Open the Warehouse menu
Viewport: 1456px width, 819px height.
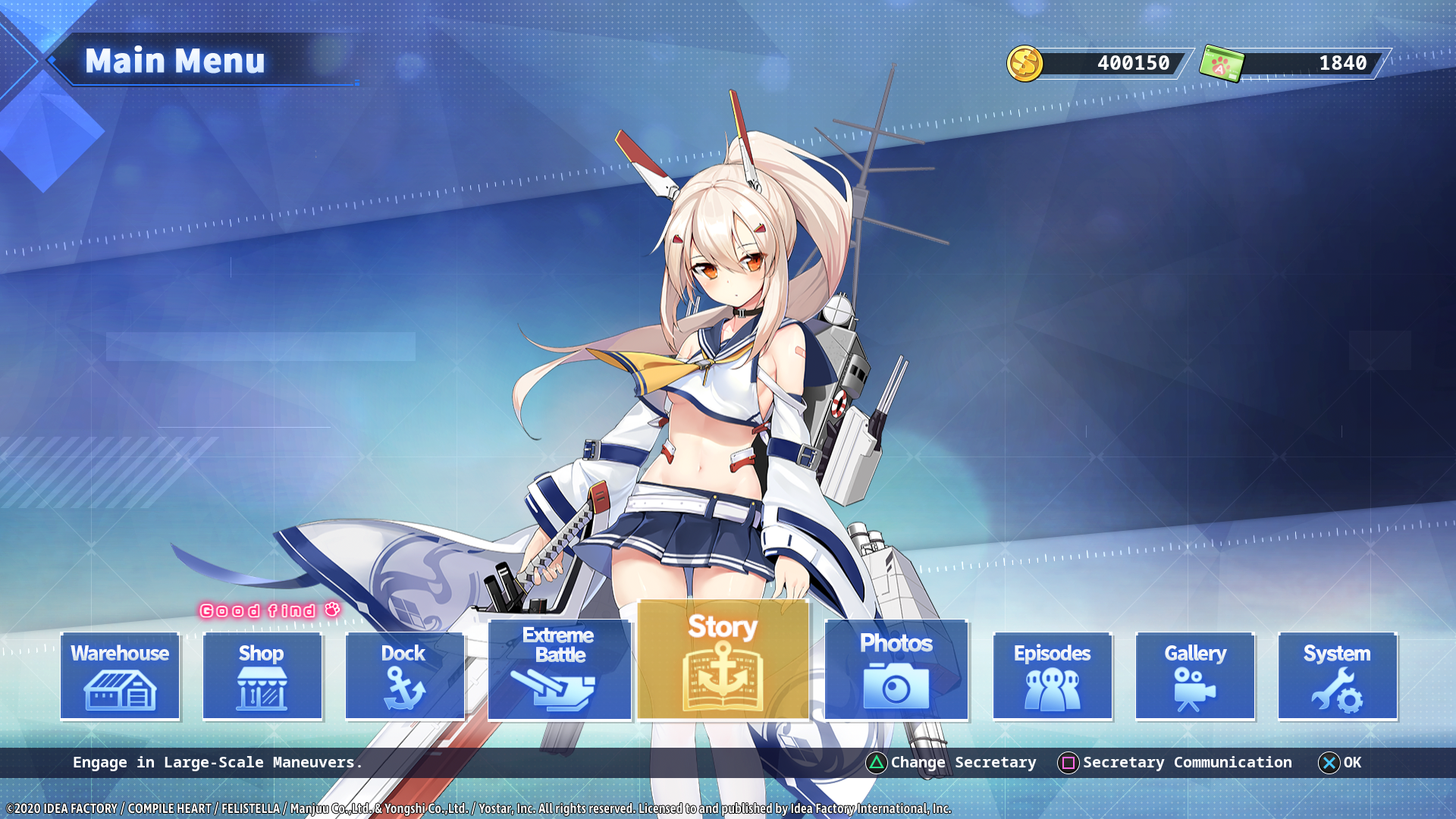[120, 676]
